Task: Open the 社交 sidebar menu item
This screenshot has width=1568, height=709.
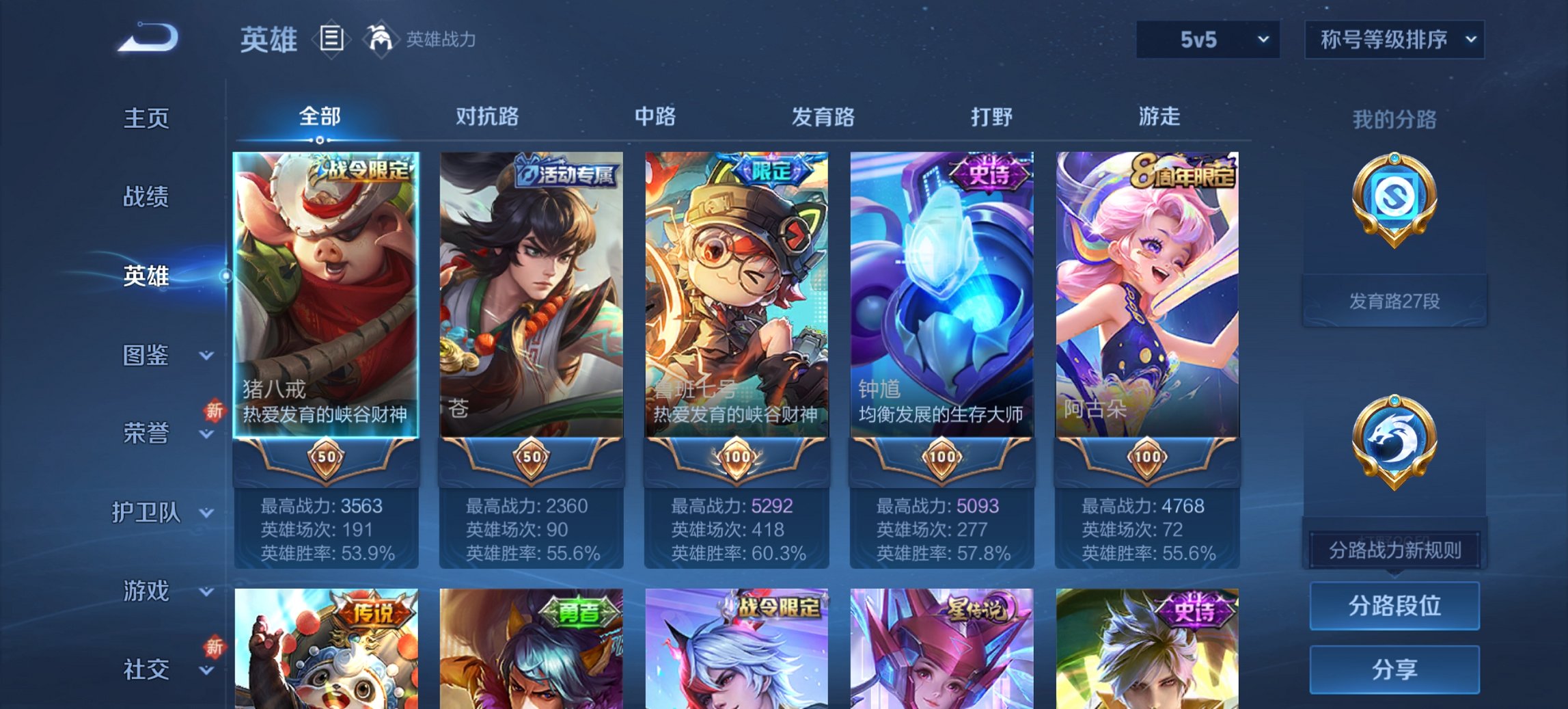Action: click(x=147, y=669)
